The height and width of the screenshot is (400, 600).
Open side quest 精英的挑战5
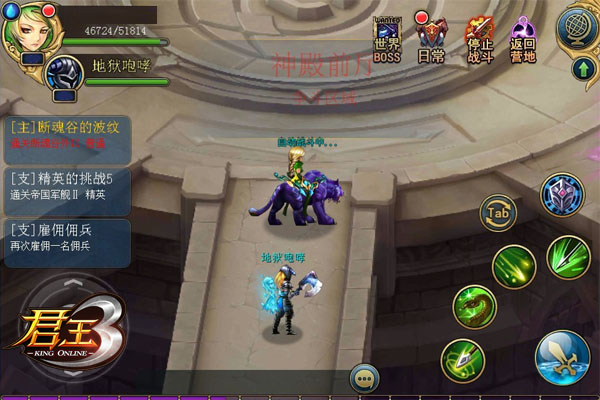point(68,185)
